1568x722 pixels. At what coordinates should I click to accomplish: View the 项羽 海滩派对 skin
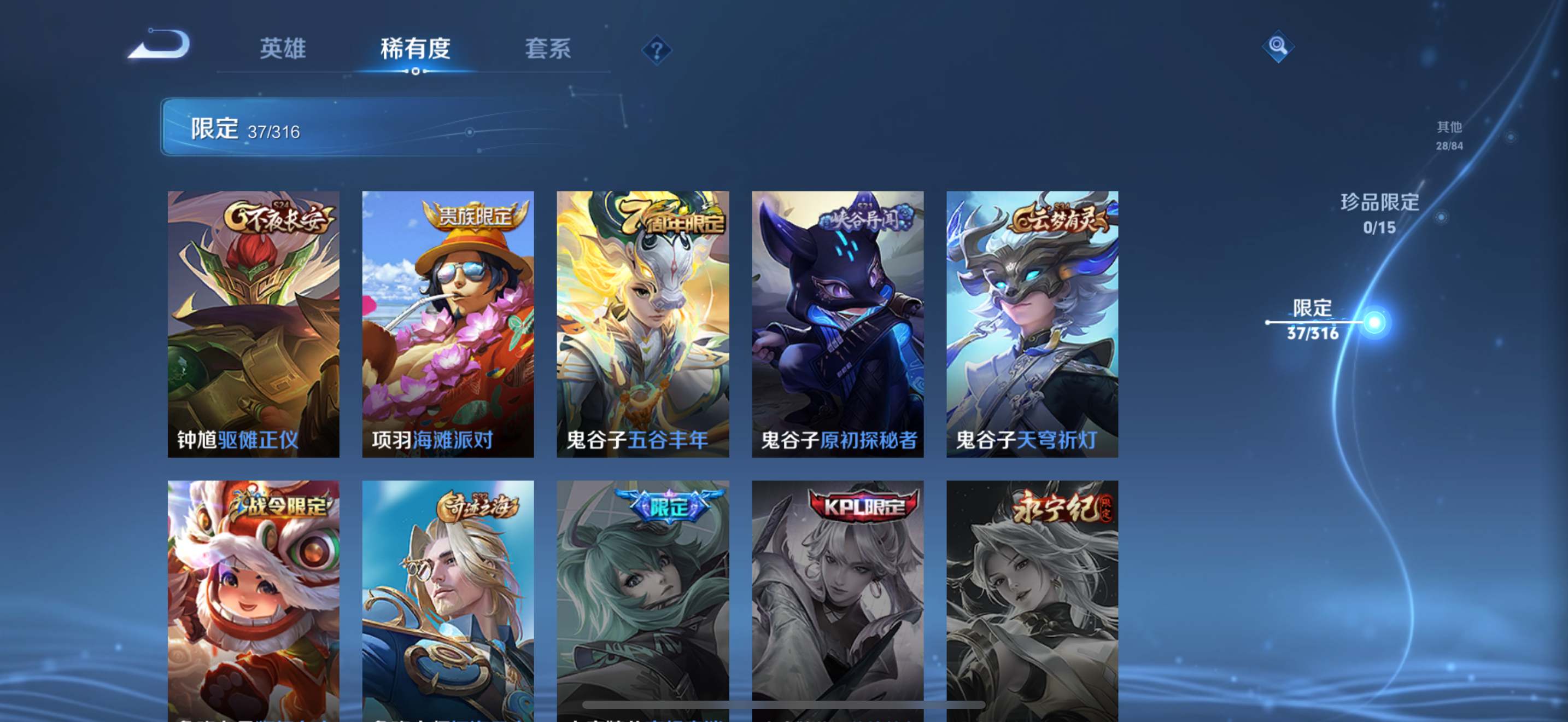pos(448,324)
